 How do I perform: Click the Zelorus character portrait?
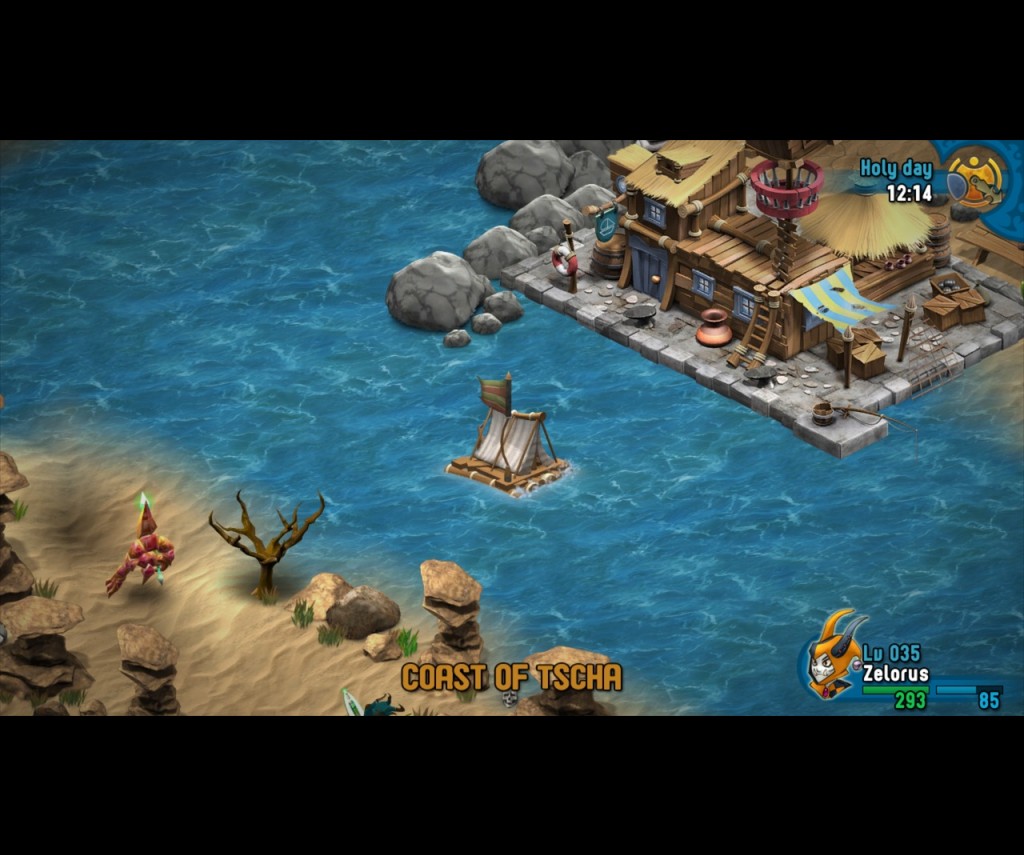point(832,657)
